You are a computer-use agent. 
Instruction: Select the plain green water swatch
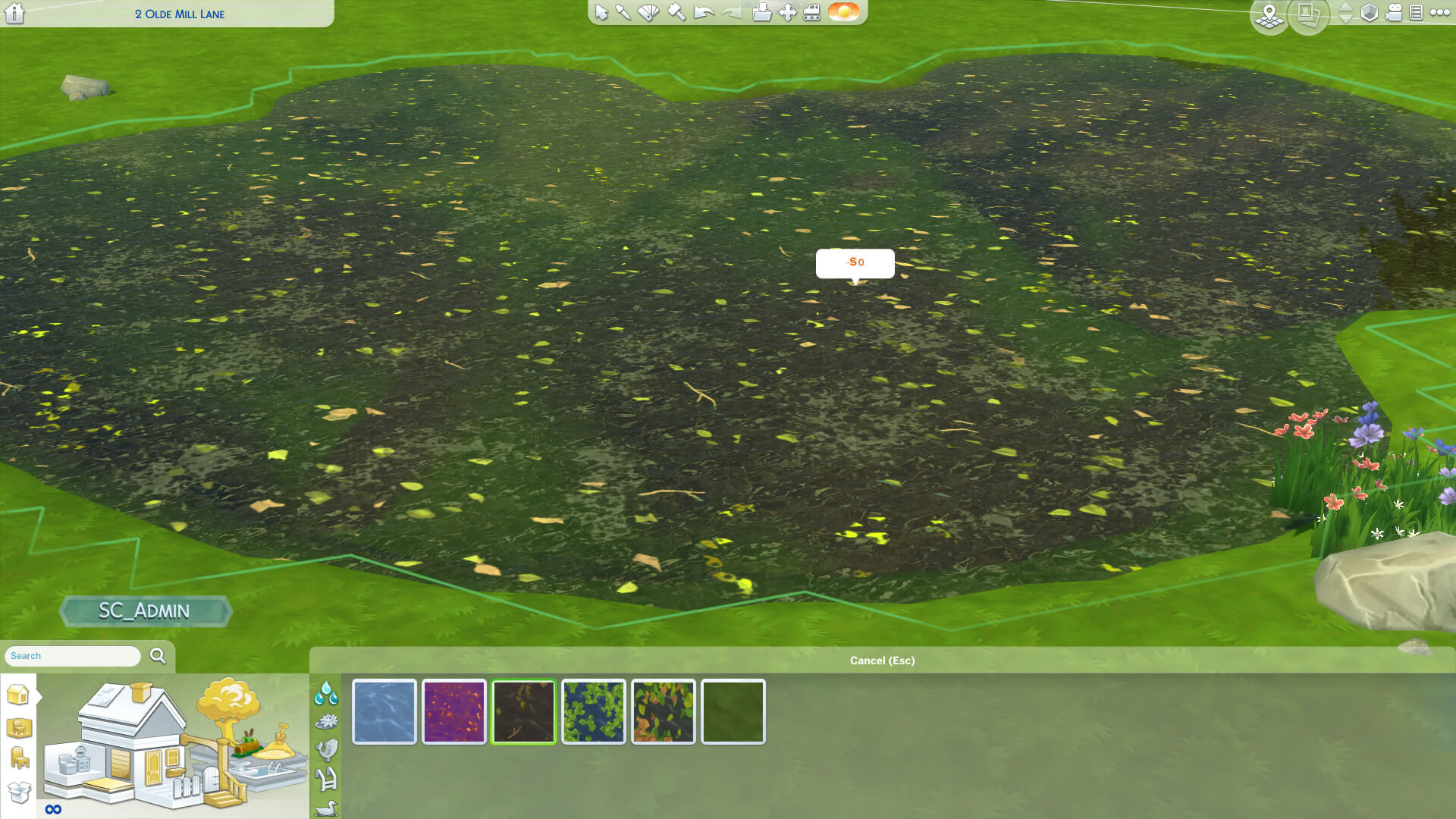(x=733, y=711)
